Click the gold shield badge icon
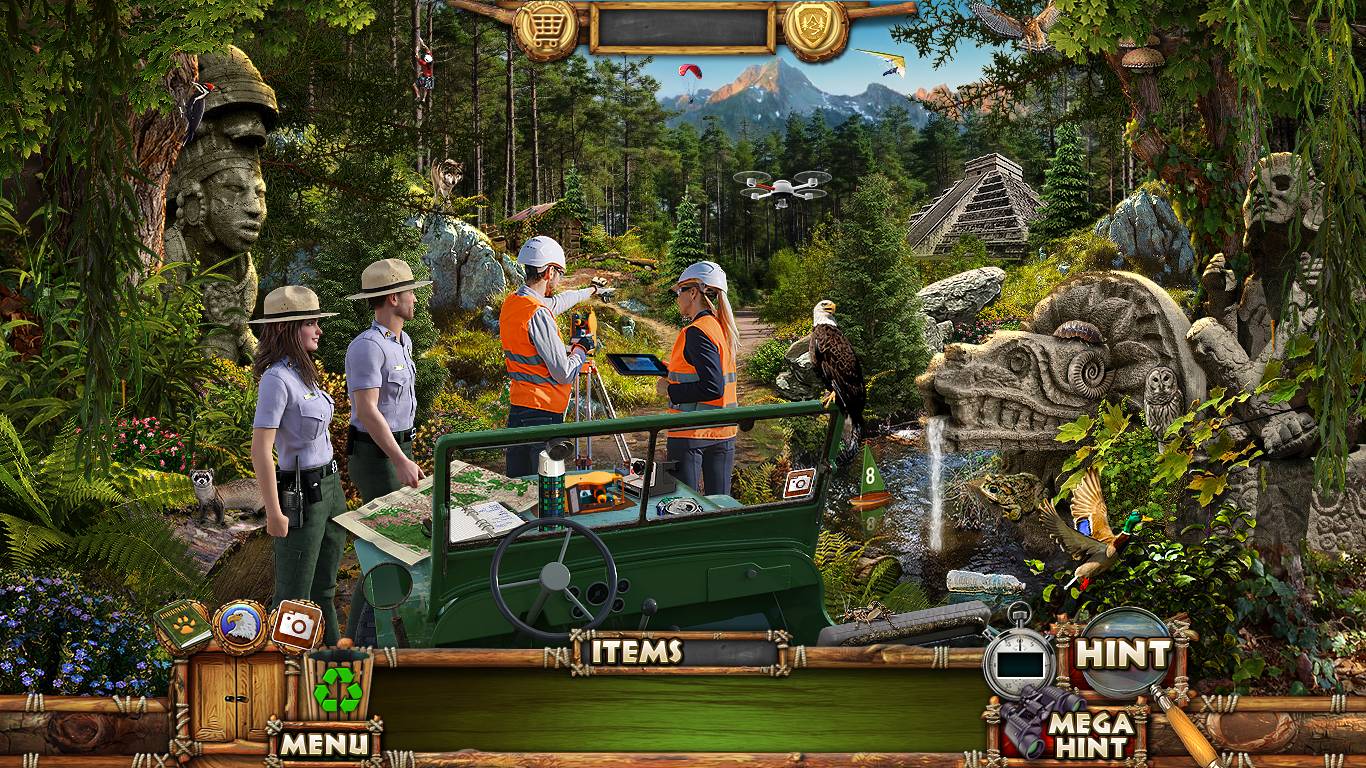1366x768 pixels. tap(814, 26)
